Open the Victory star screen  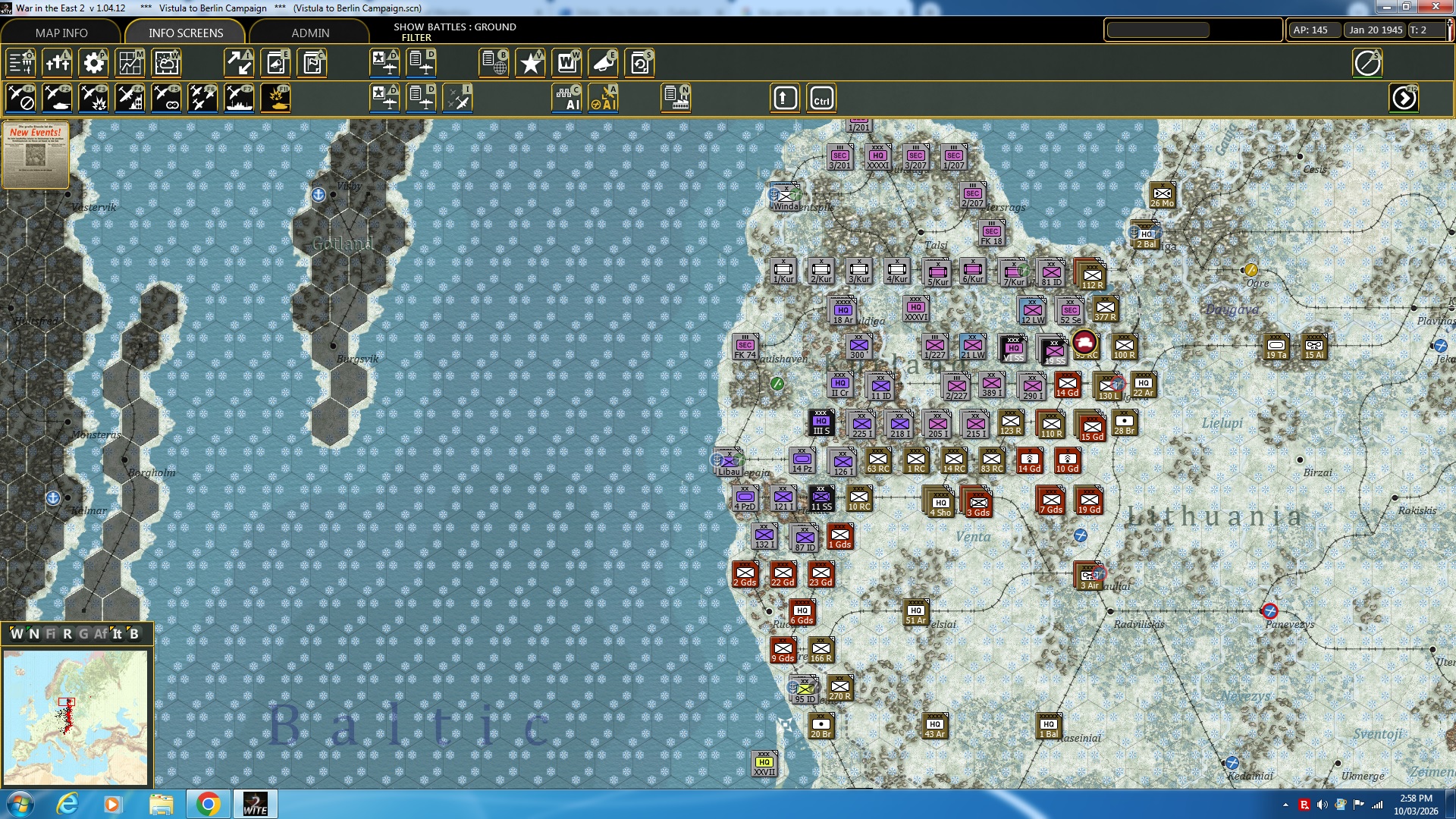530,63
